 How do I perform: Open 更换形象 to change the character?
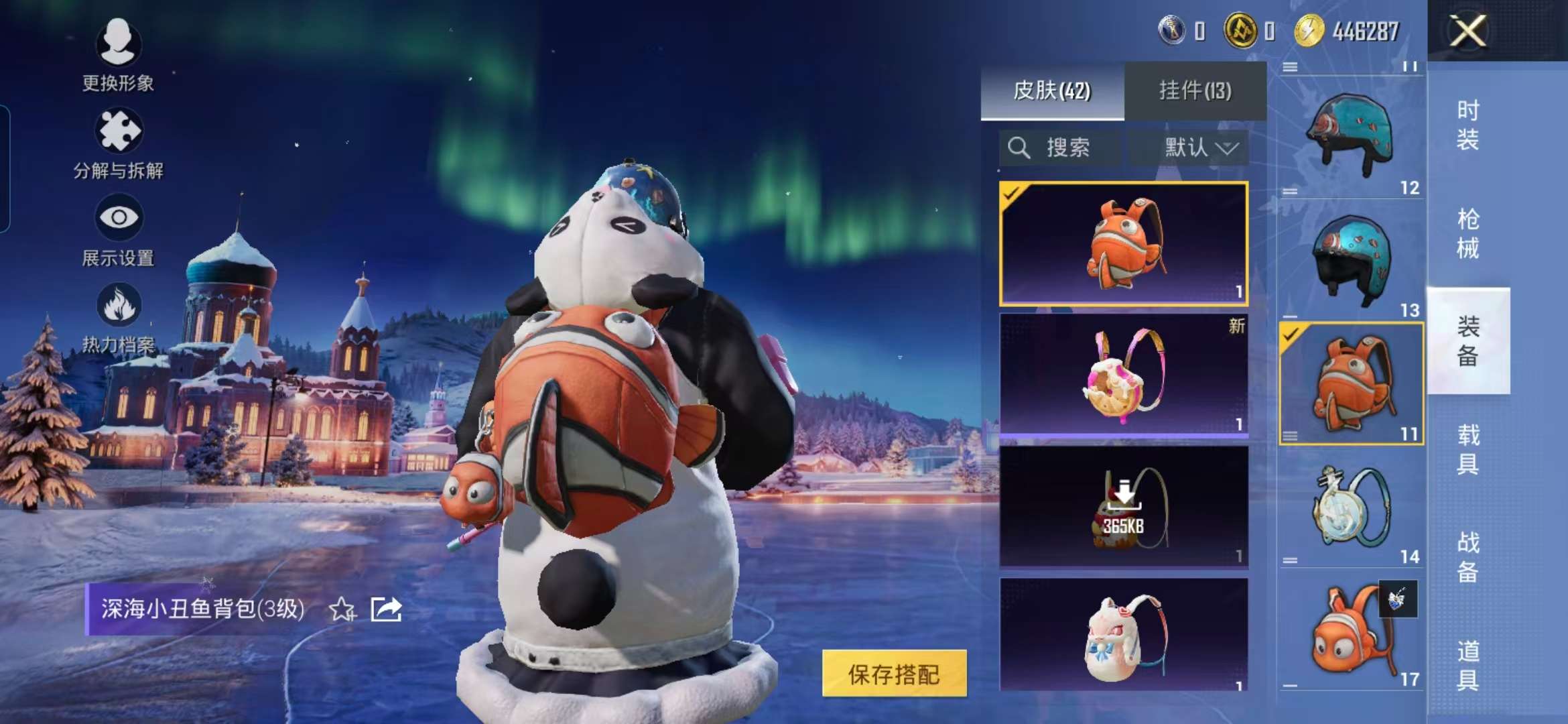point(118,44)
